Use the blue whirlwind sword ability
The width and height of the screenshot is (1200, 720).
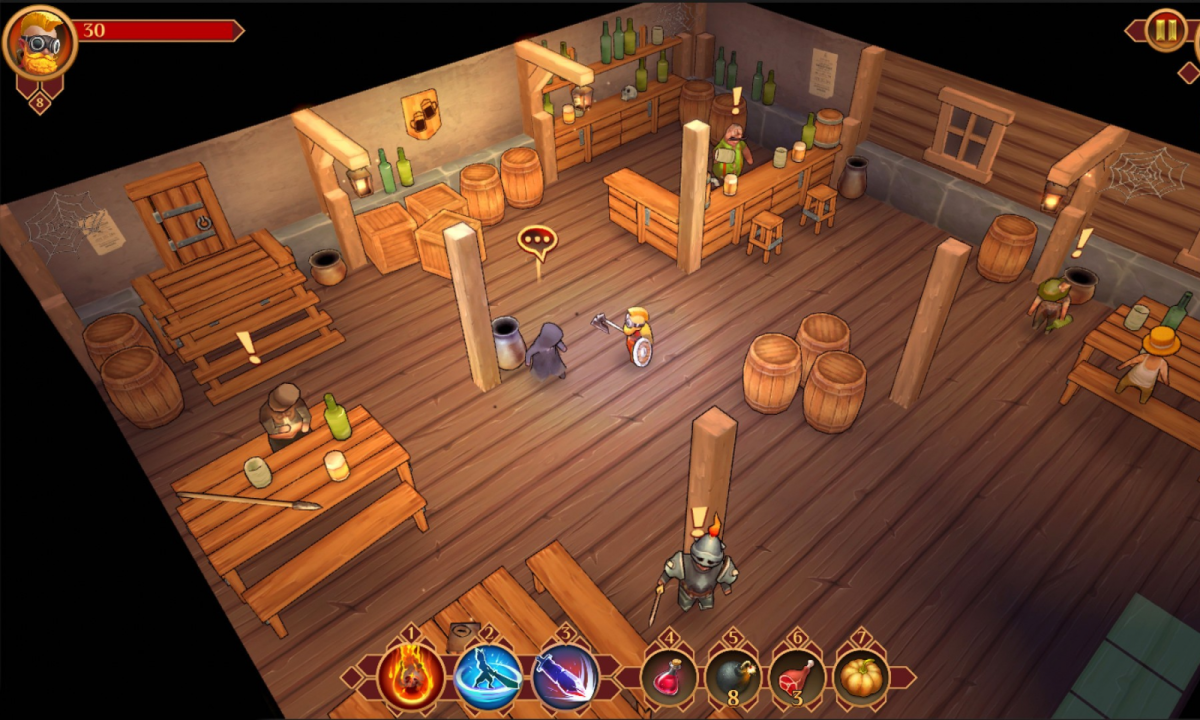click(488, 676)
